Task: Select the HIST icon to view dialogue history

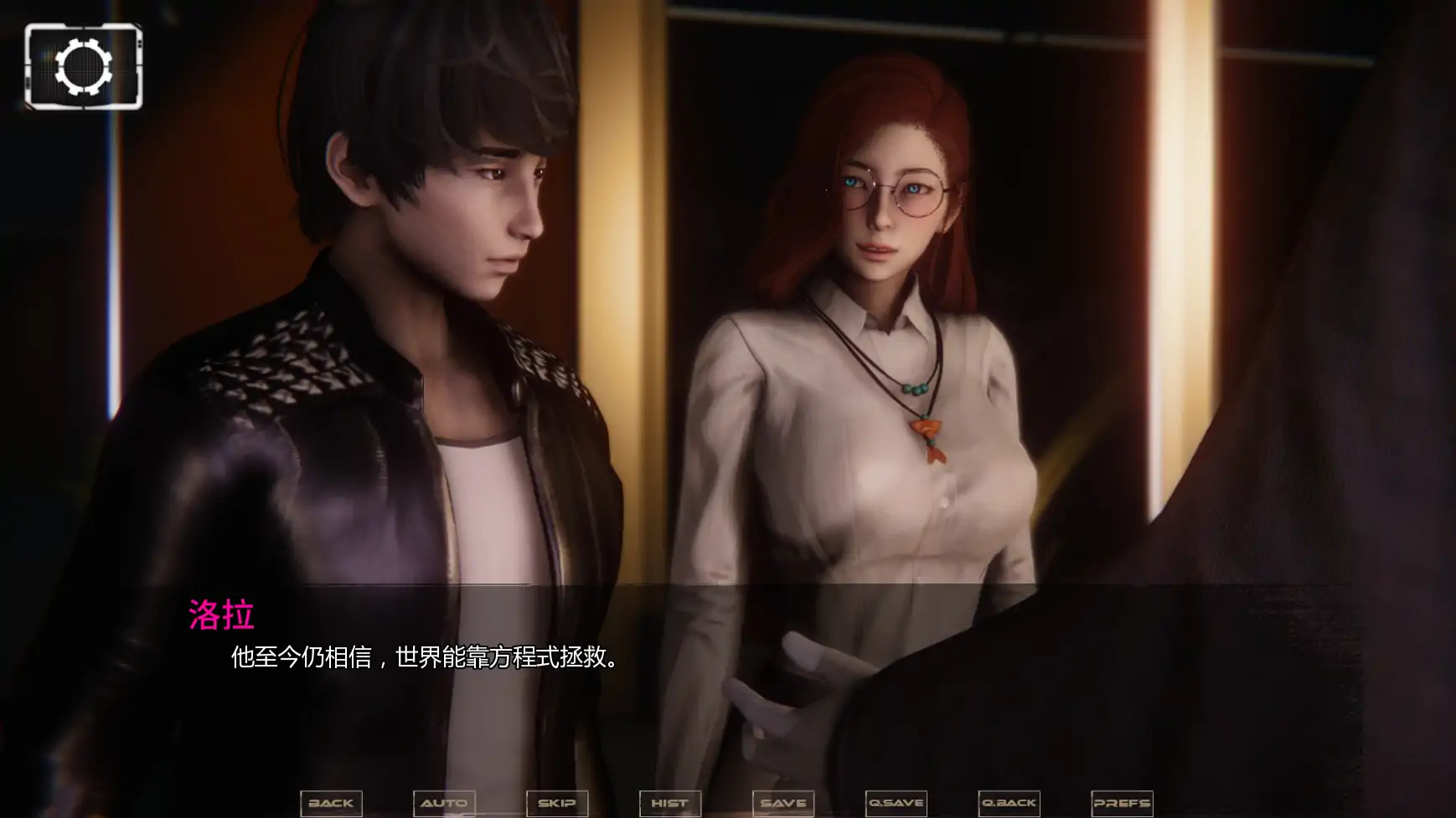Action: point(670,802)
